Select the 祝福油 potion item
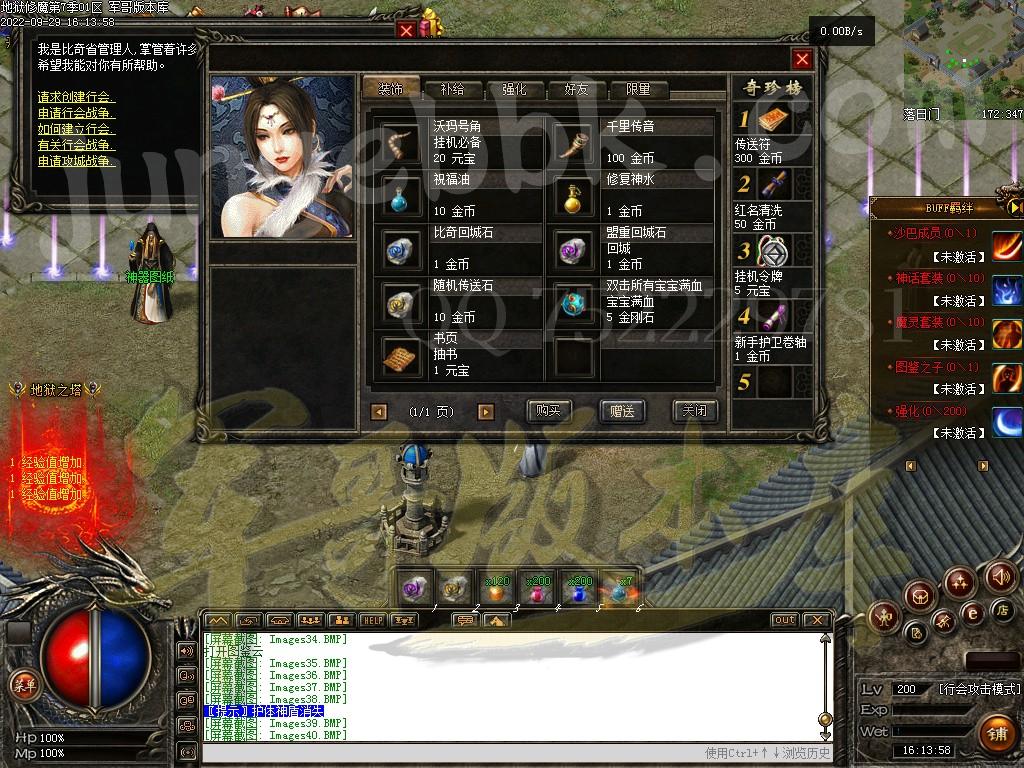The image size is (1024, 768). pyautogui.click(x=402, y=195)
